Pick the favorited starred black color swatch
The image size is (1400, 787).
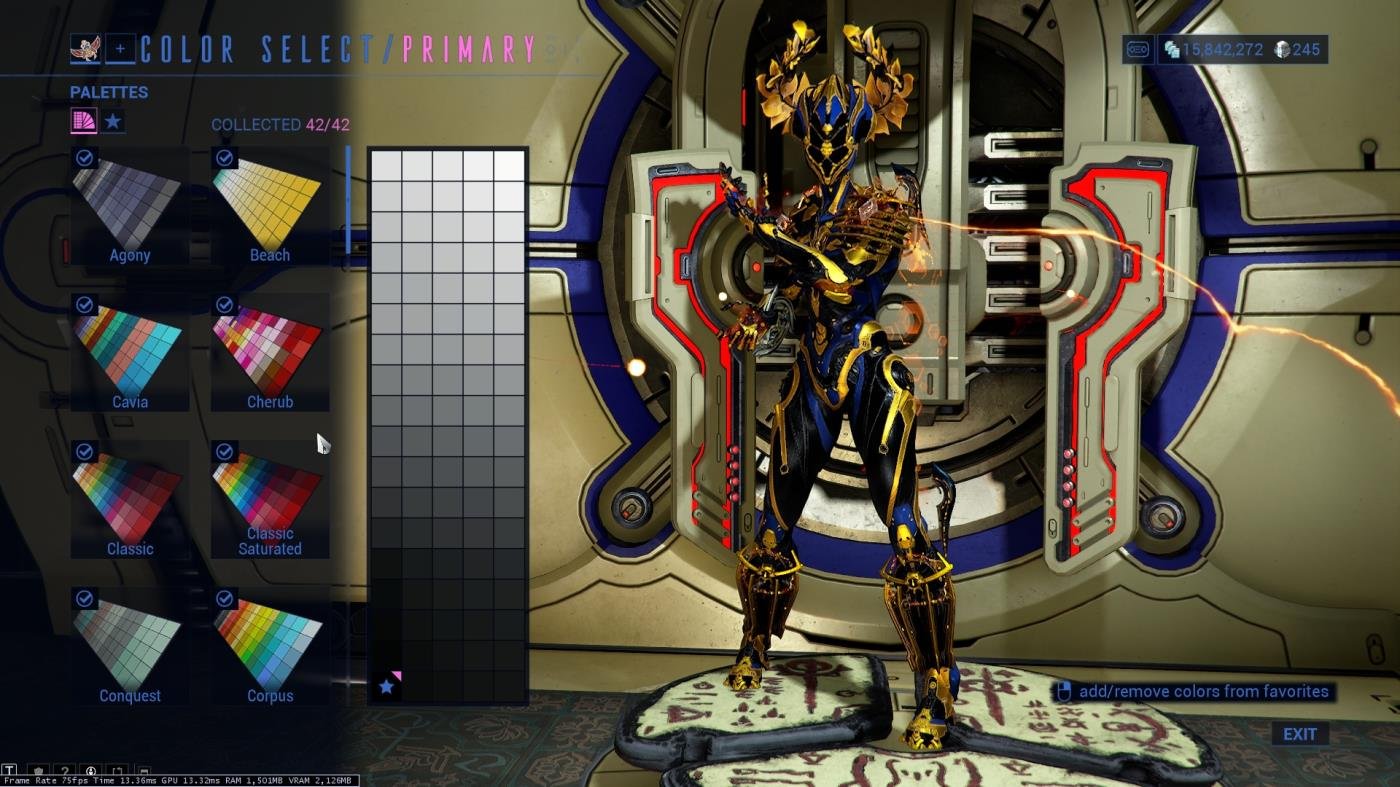point(386,686)
